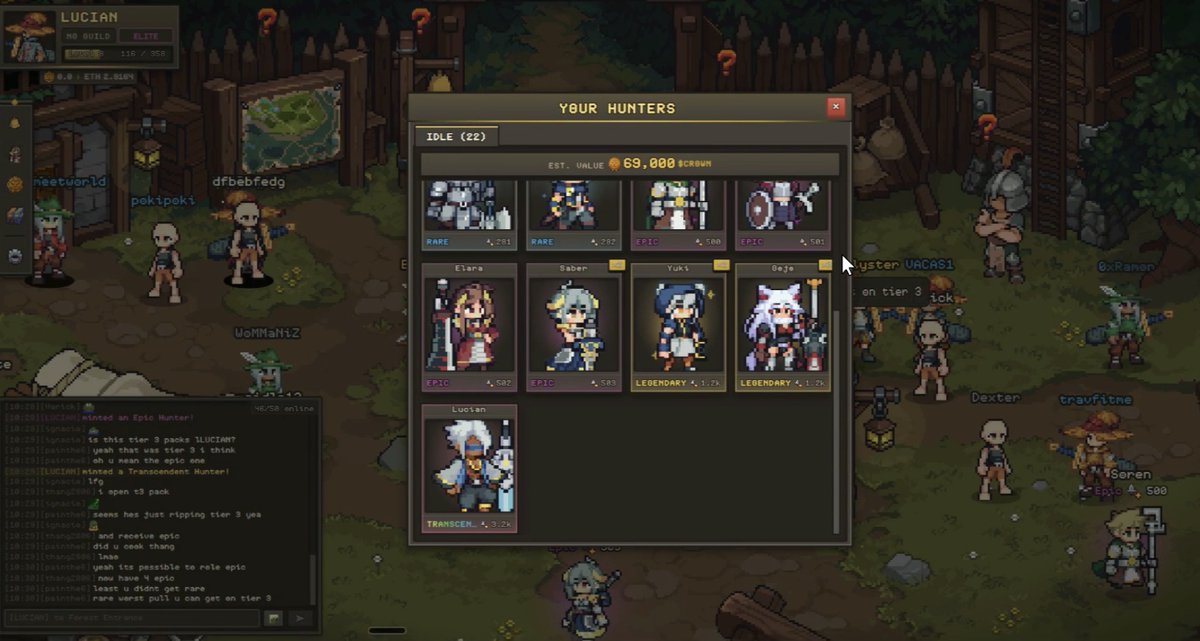Pick the transcendent hunter Lucian card
1200x641 pixels.
(x=469, y=467)
